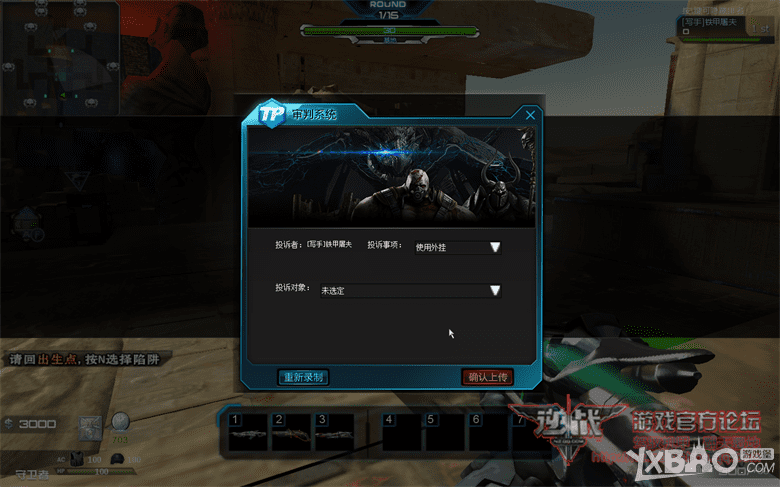The image size is (780, 487).
Task: Select weapon slot 1 in the hotbar
Action: [248, 433]
